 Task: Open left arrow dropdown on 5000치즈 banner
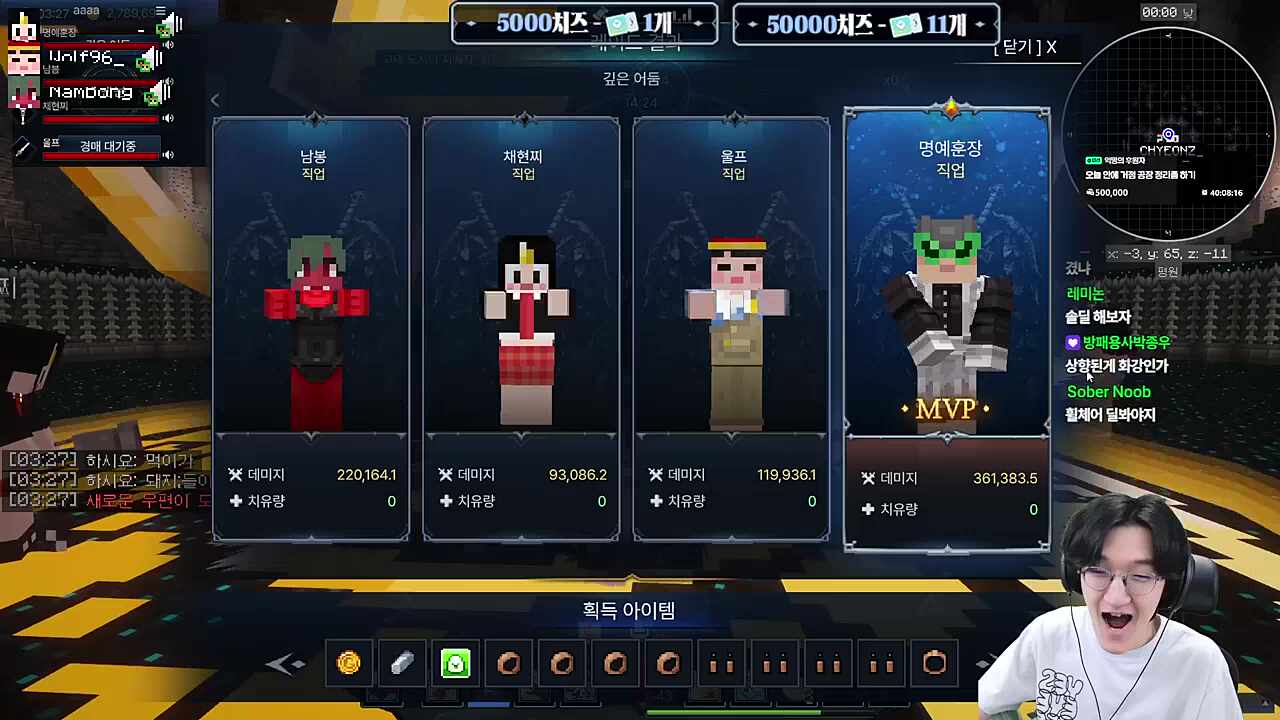click(470, 24)
